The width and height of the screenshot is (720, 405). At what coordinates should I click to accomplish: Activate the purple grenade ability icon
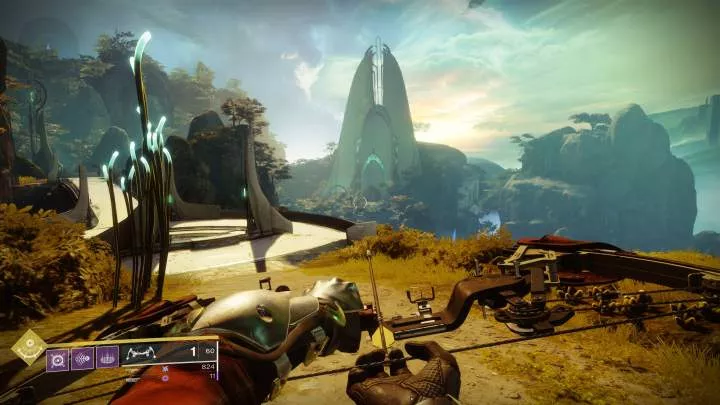(x=58, y=358)
